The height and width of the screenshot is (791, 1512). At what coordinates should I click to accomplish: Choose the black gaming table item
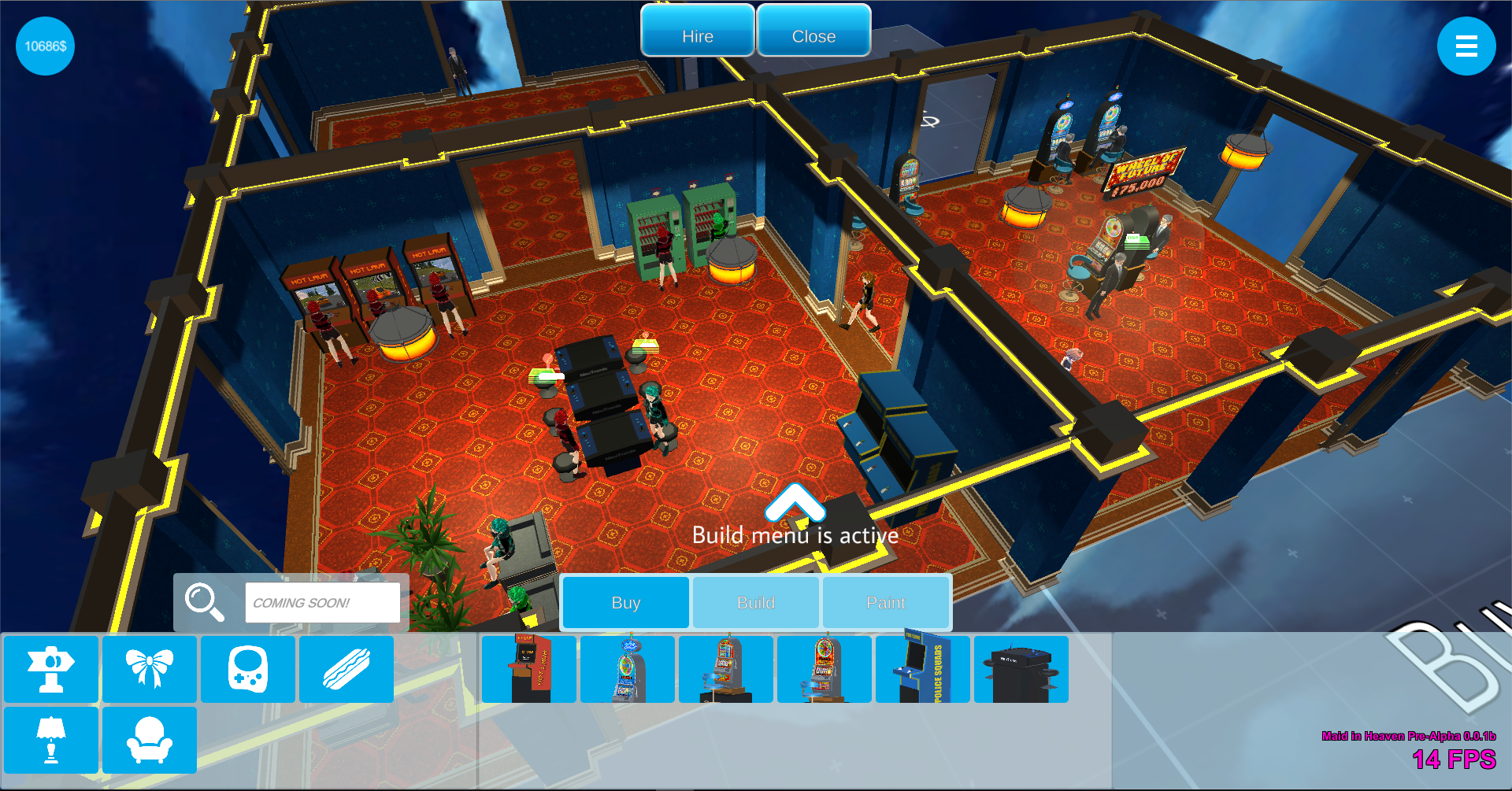pos(1021,669)
